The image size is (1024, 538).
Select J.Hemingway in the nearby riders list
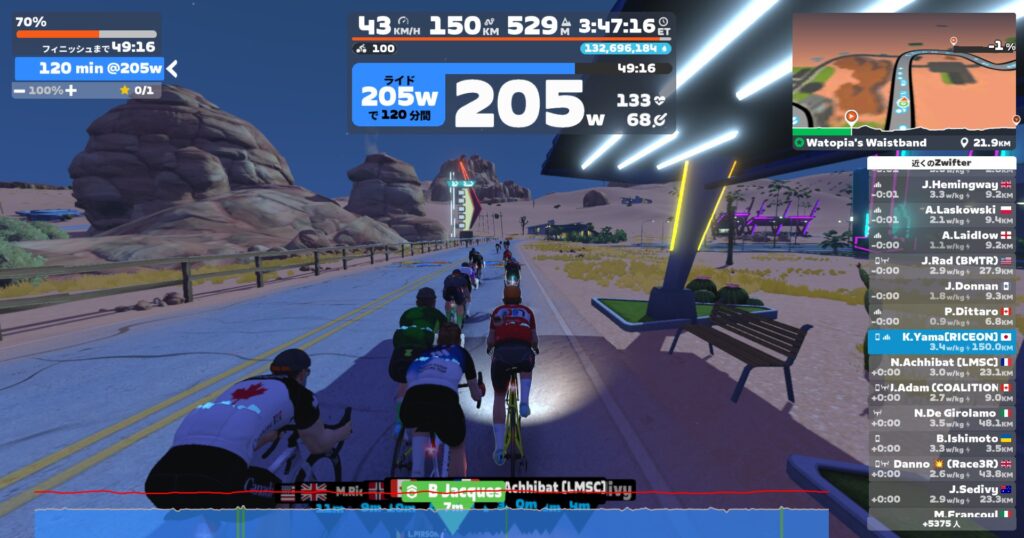(941, 190)
